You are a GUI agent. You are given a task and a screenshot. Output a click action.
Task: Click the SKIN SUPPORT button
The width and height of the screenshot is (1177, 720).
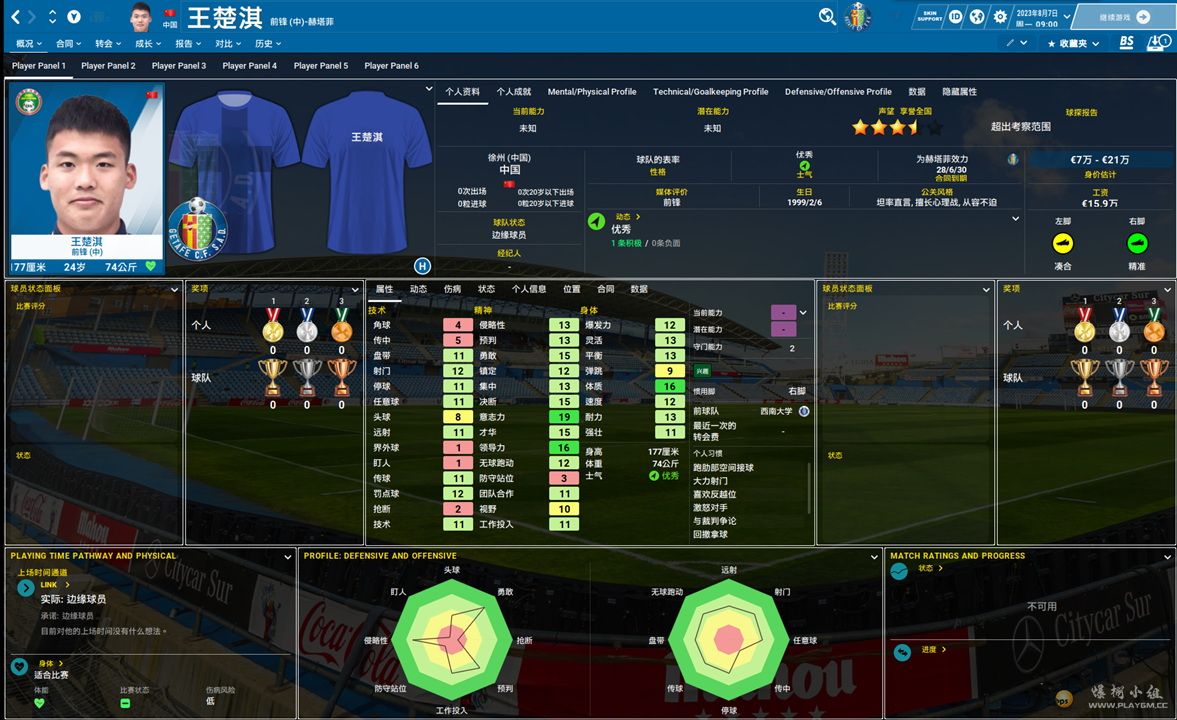pos(929,17)
